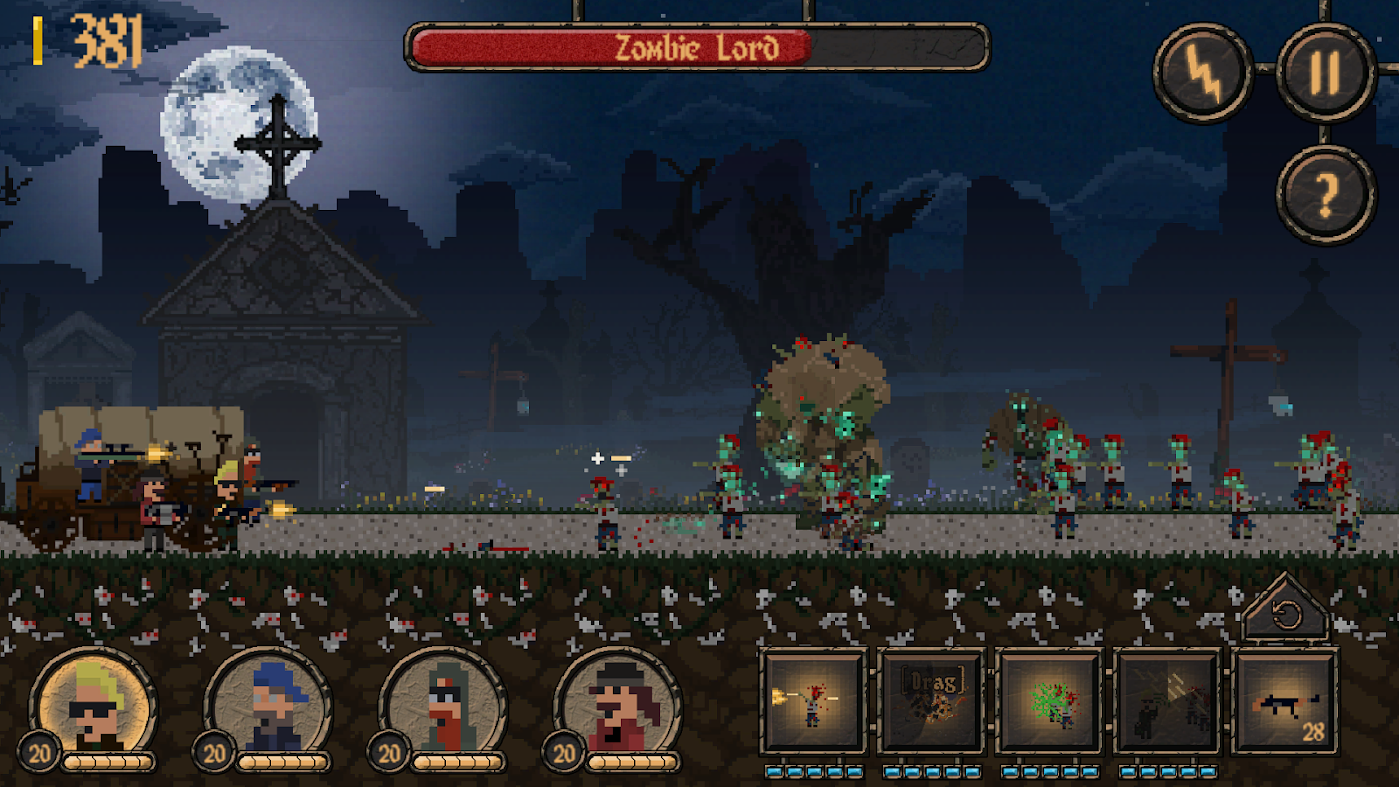Viewport: 1399px width, 787px height.
Task: Activate the green splatter ability slot
Action: 1049,701
